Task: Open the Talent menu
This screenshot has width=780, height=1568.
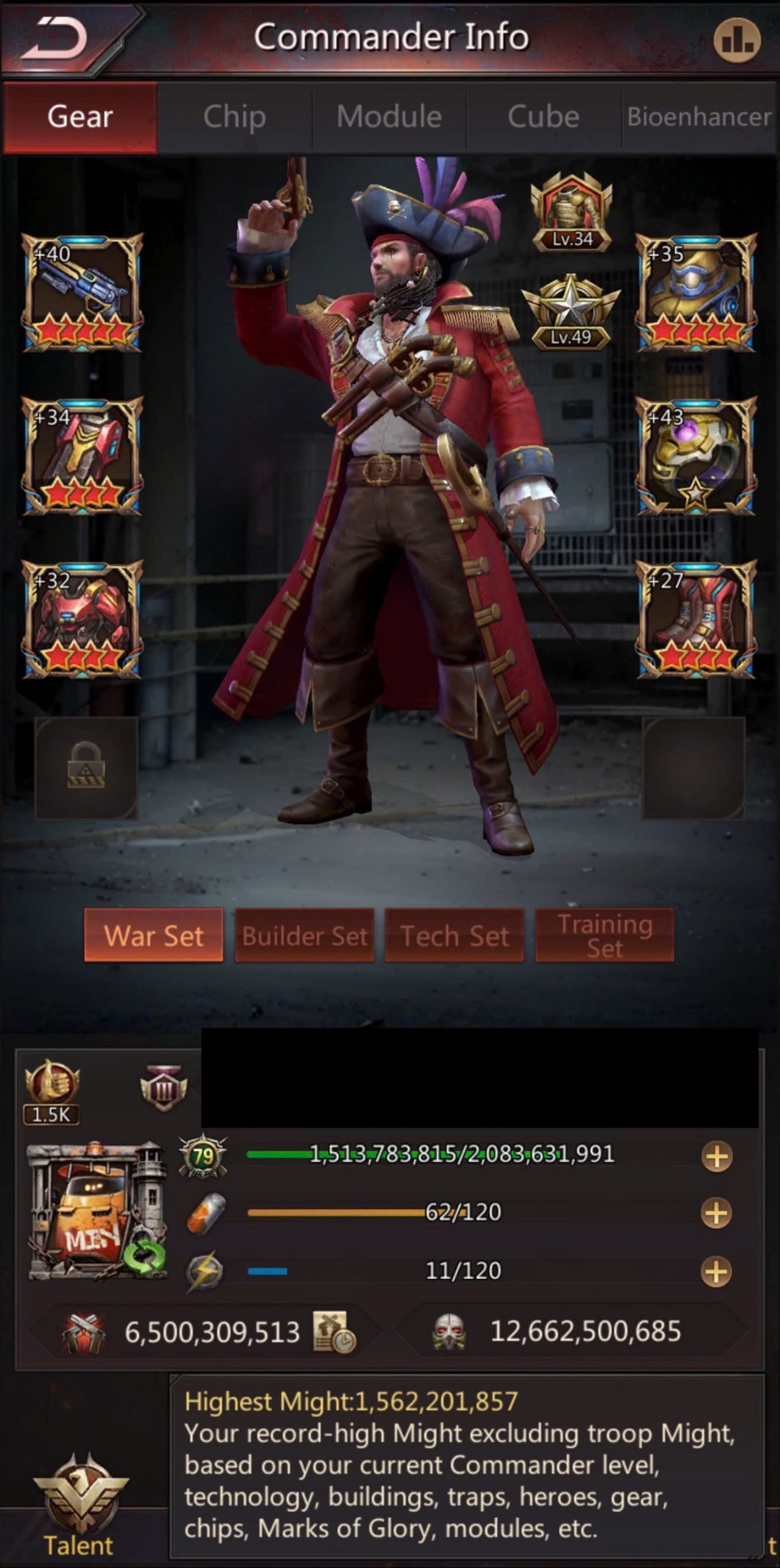Action: 80,1507
